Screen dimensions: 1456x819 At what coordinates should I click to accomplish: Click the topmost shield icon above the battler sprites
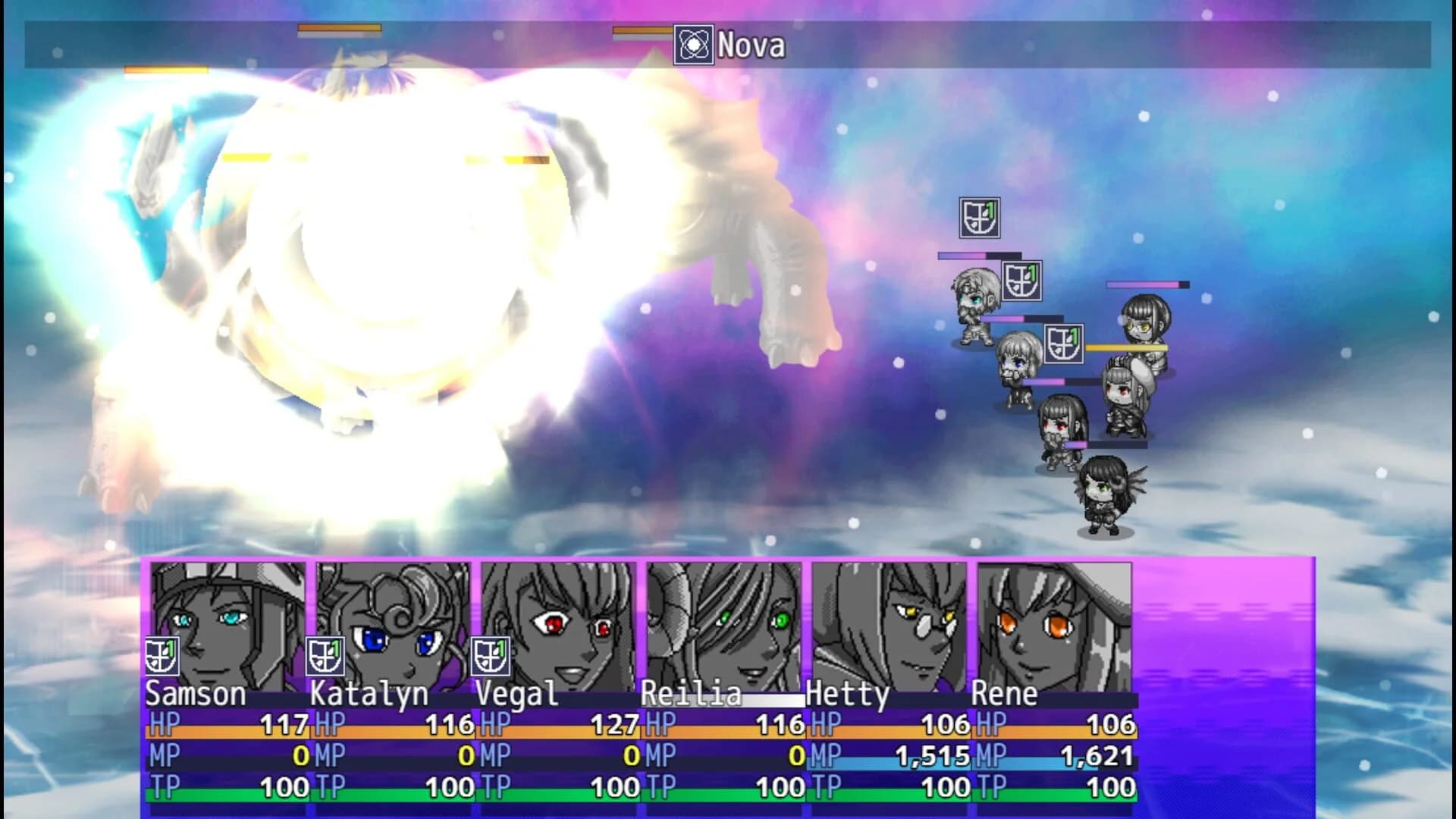click(x=978, y=218)
